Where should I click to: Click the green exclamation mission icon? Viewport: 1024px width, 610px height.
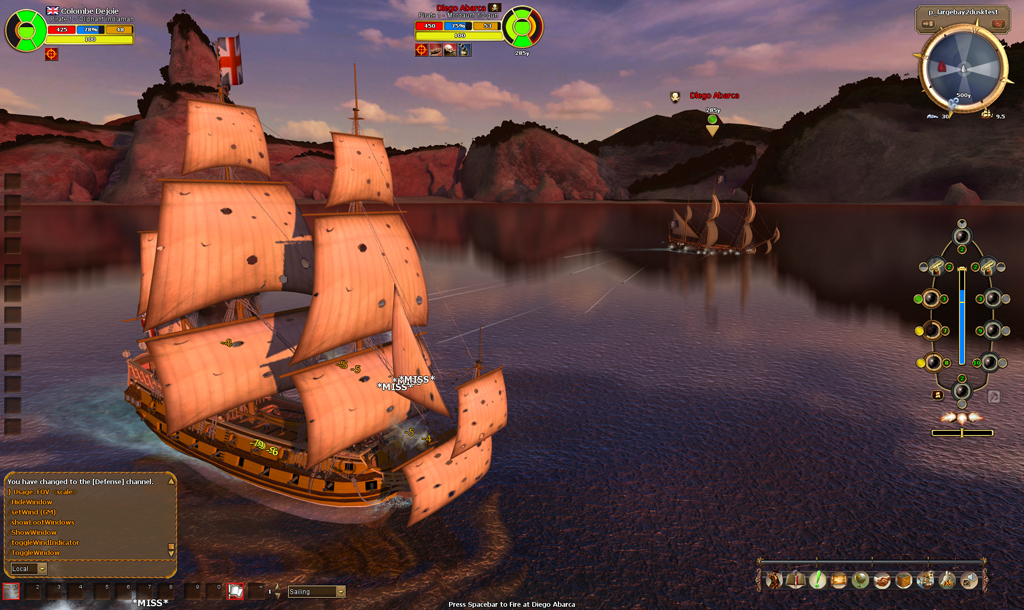[x=817, y=579]
